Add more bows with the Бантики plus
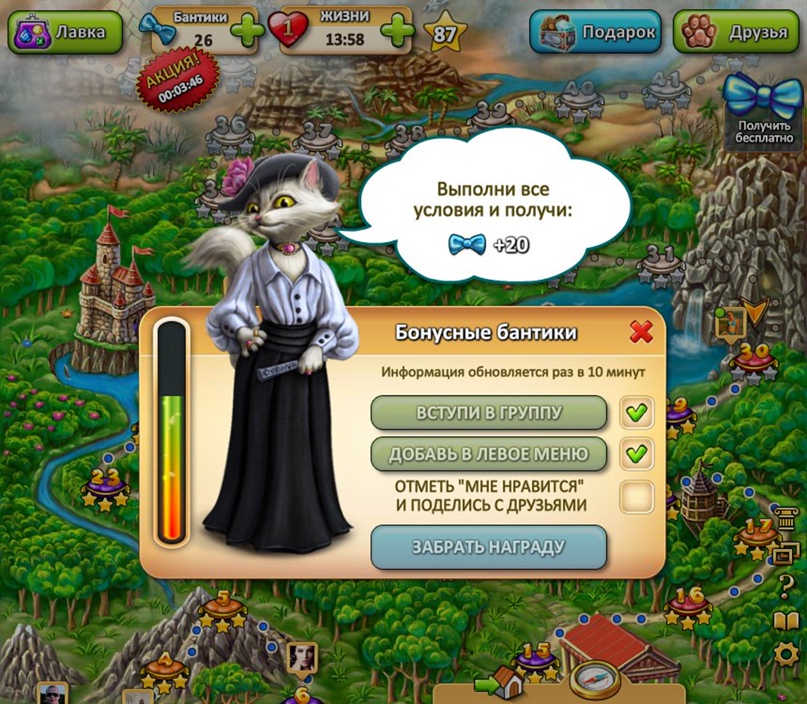Screen dimensions: 807x704 pyautogui.click(x=247, y=32)
